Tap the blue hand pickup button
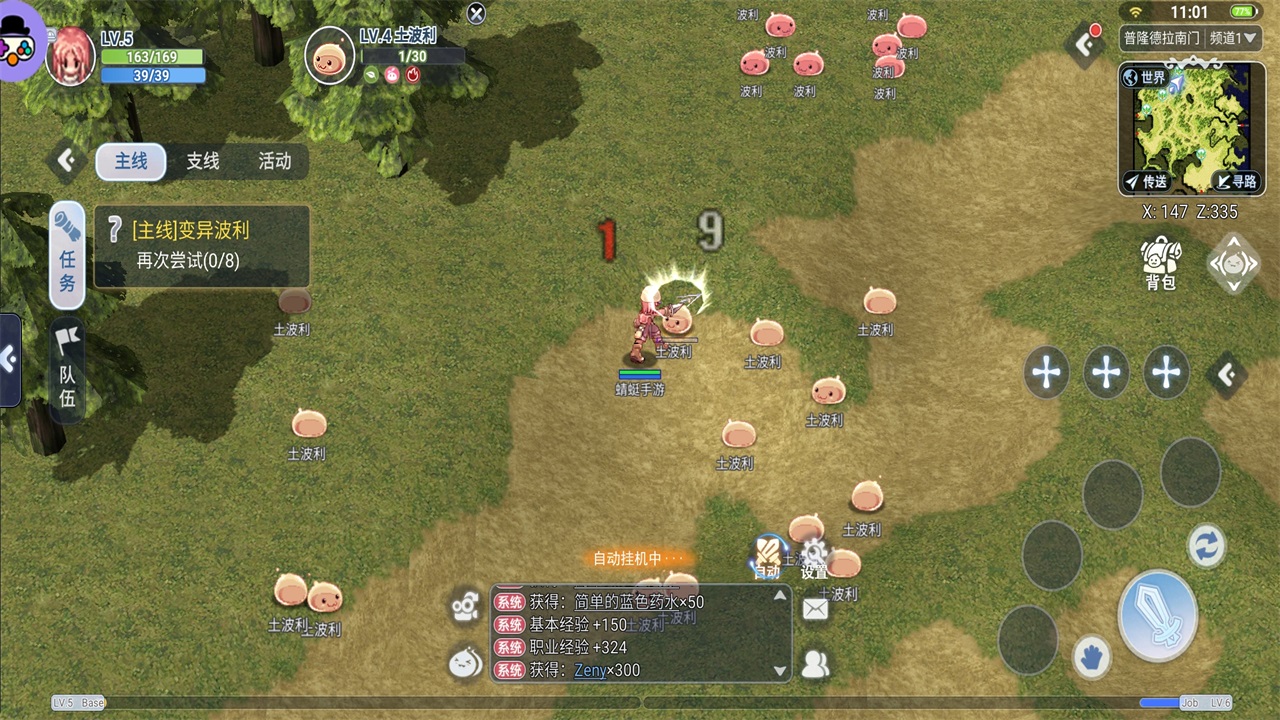Screen dimensions: 1280x720 (x=1092, y=657)
